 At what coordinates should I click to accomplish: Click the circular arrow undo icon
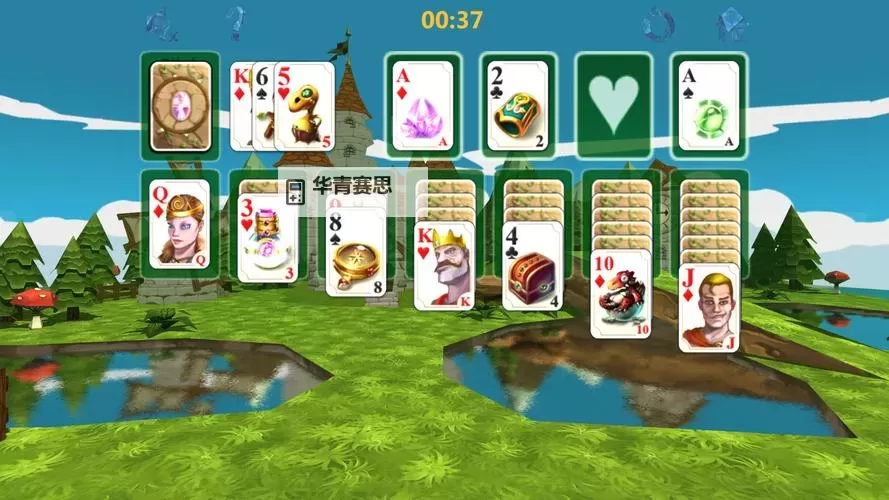point(657,21)
